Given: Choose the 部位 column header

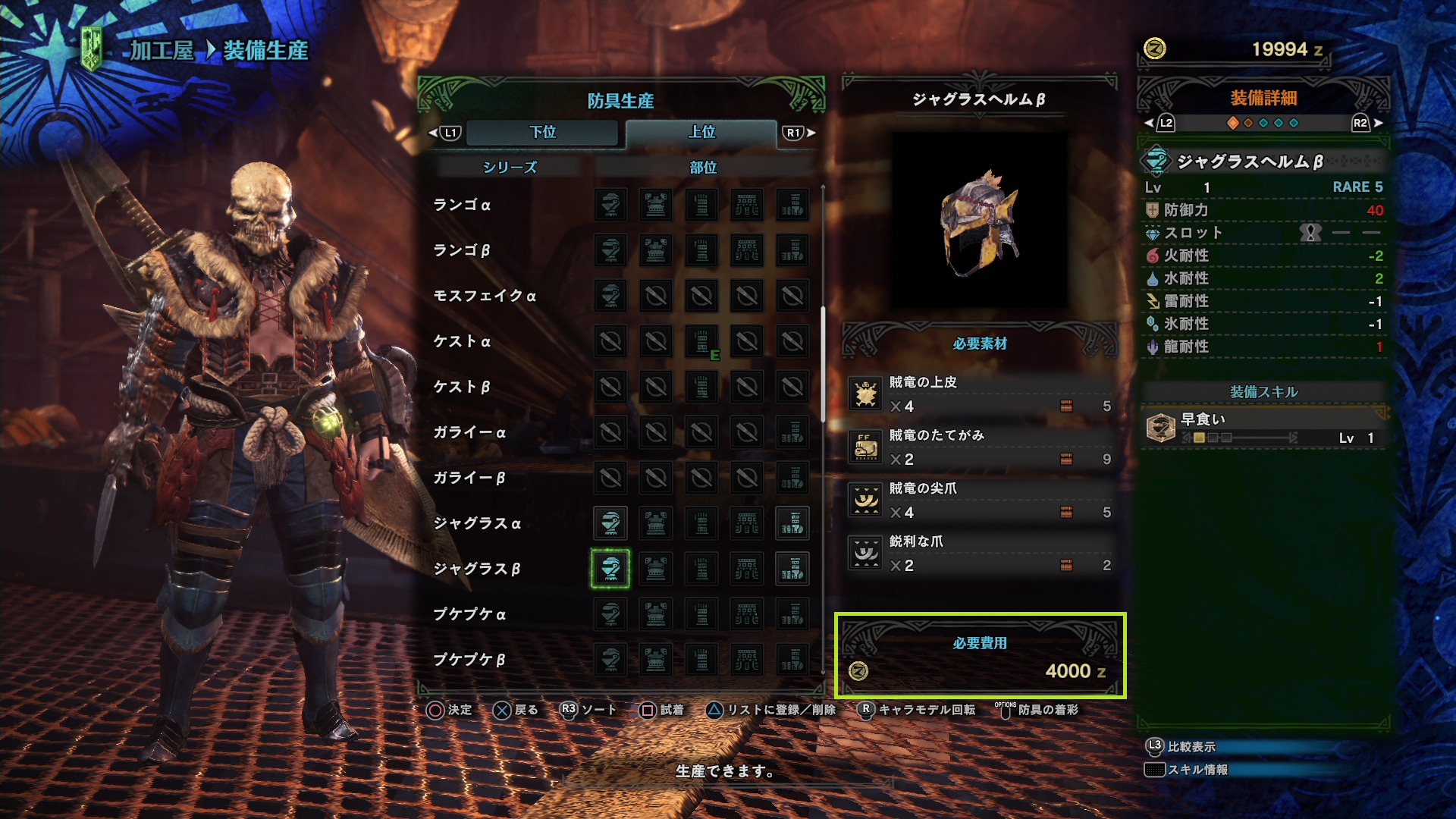Looking at the screenshot, I should click(703, 167).
